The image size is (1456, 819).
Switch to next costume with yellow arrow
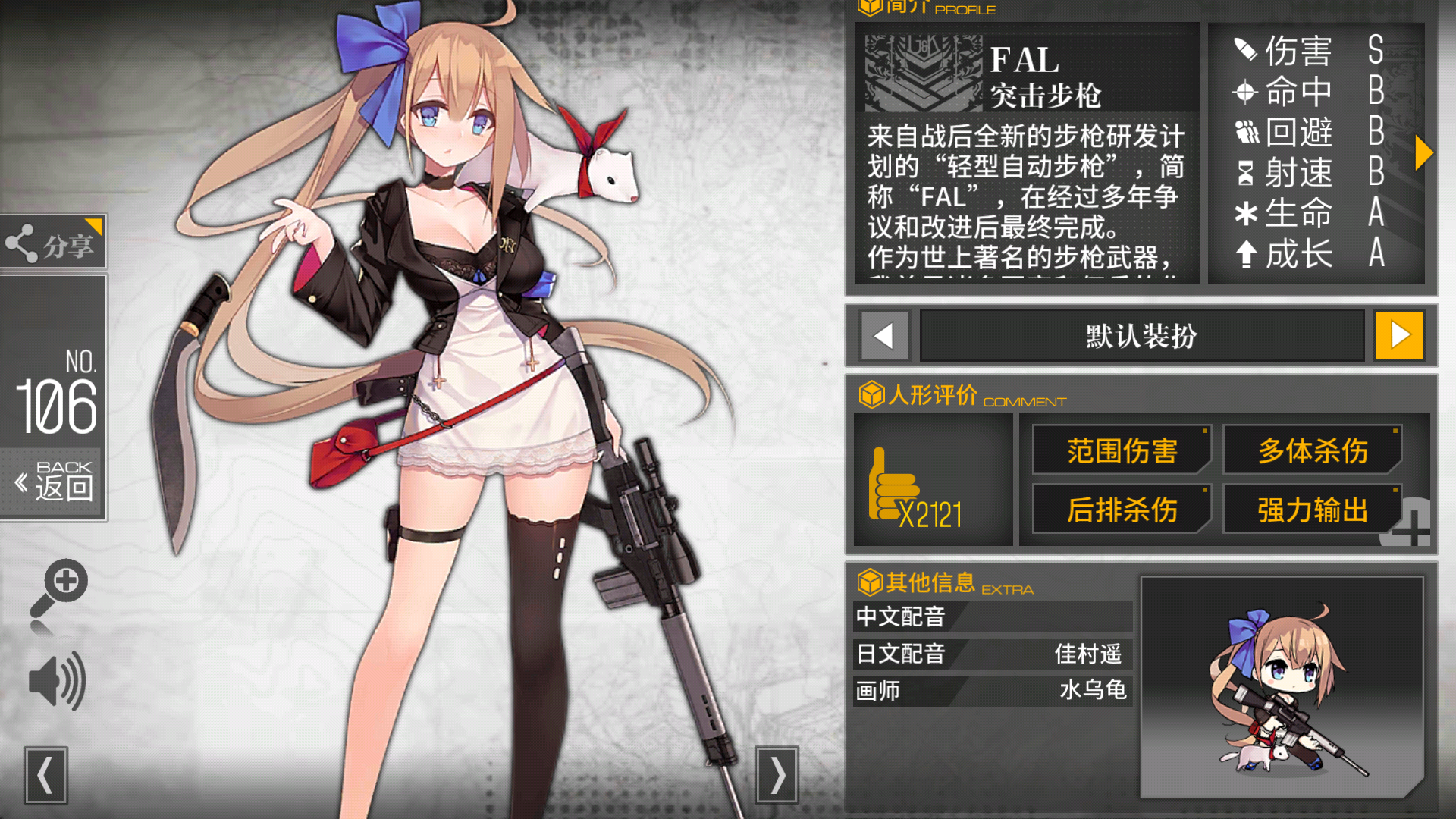coord(1399,335)
